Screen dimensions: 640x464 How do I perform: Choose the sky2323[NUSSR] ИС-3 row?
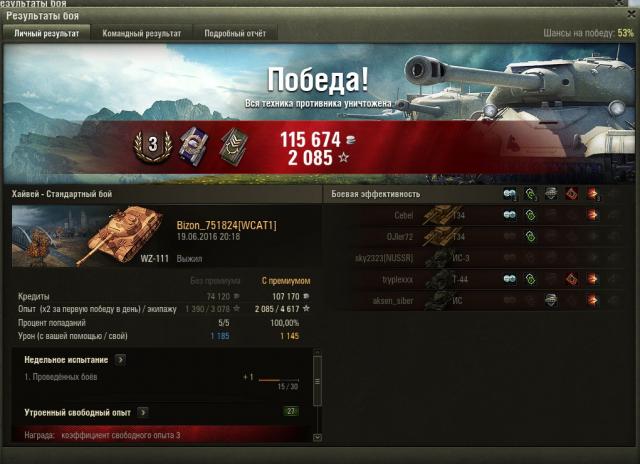coord(478,258)
